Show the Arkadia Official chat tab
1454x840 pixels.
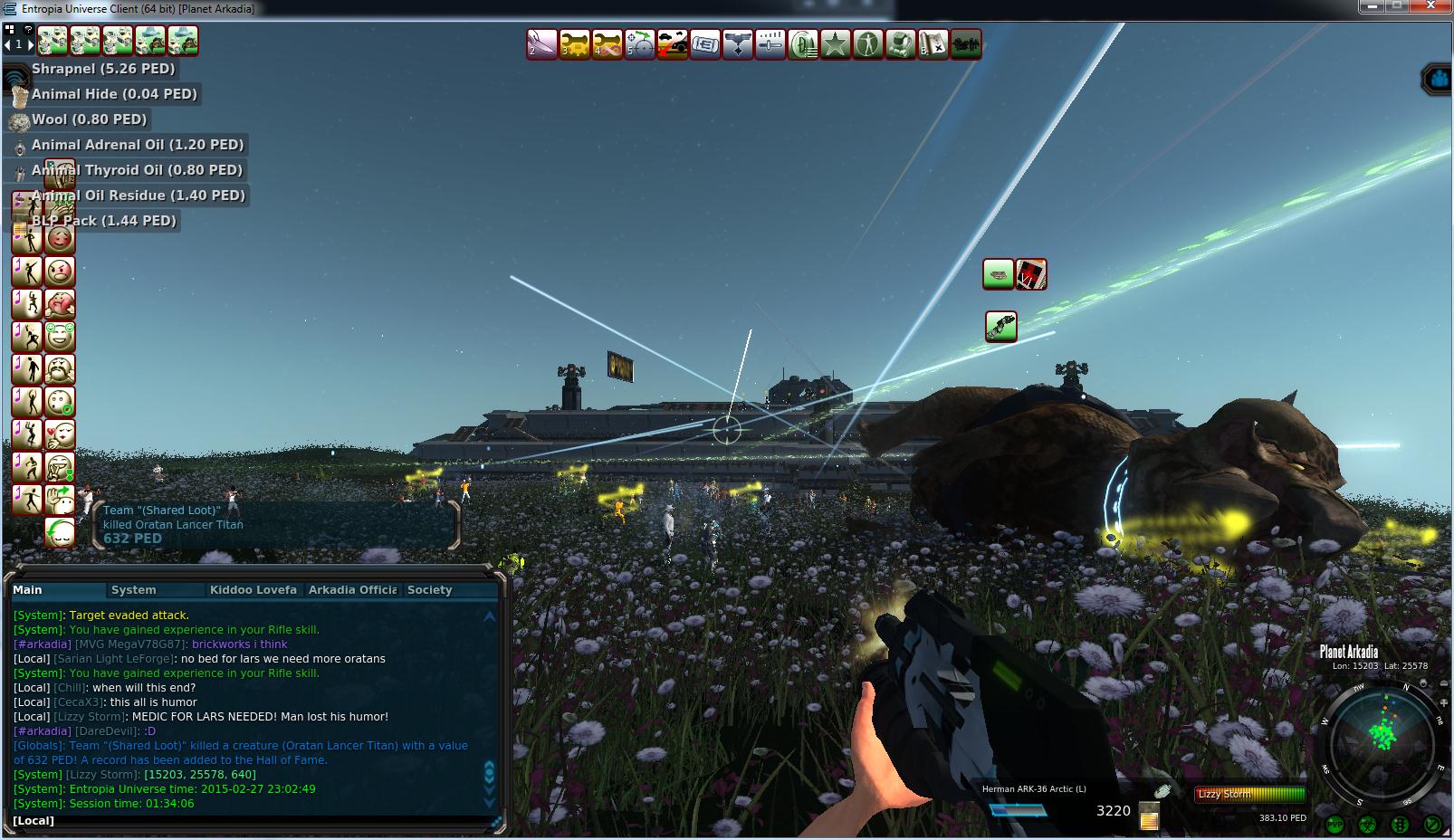click(352, 590)
